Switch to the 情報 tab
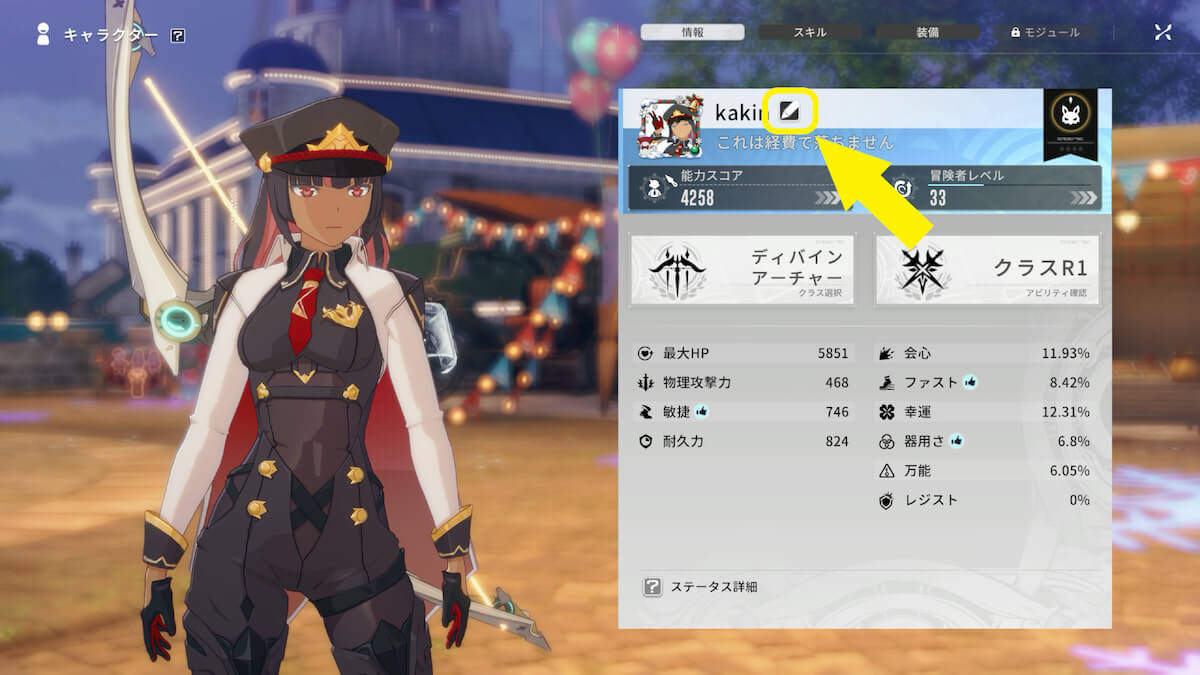Viewport: 1200px width, 675px height. click(x=693, y=32)
